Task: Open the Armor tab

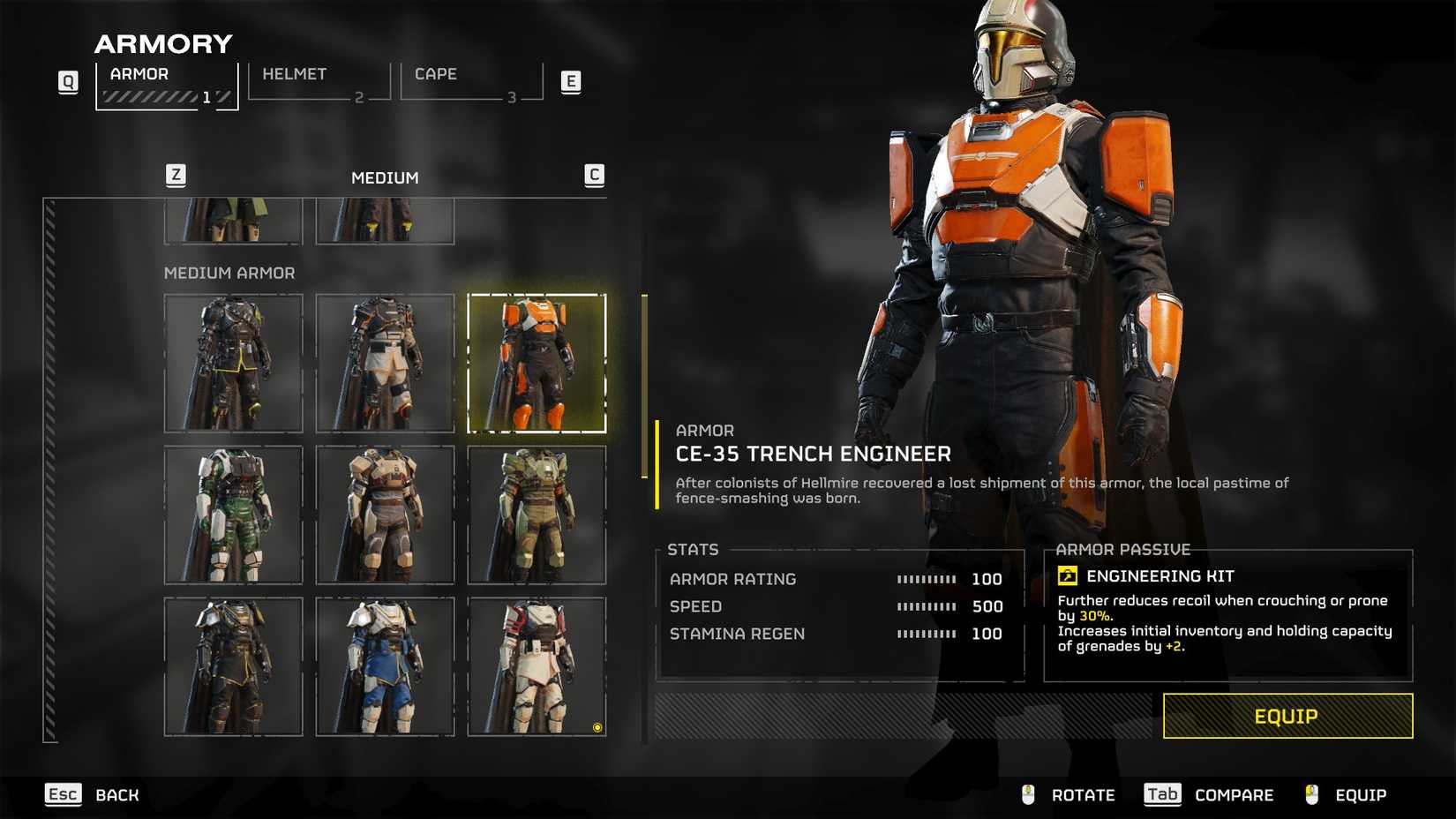Action: coord(139,74)
